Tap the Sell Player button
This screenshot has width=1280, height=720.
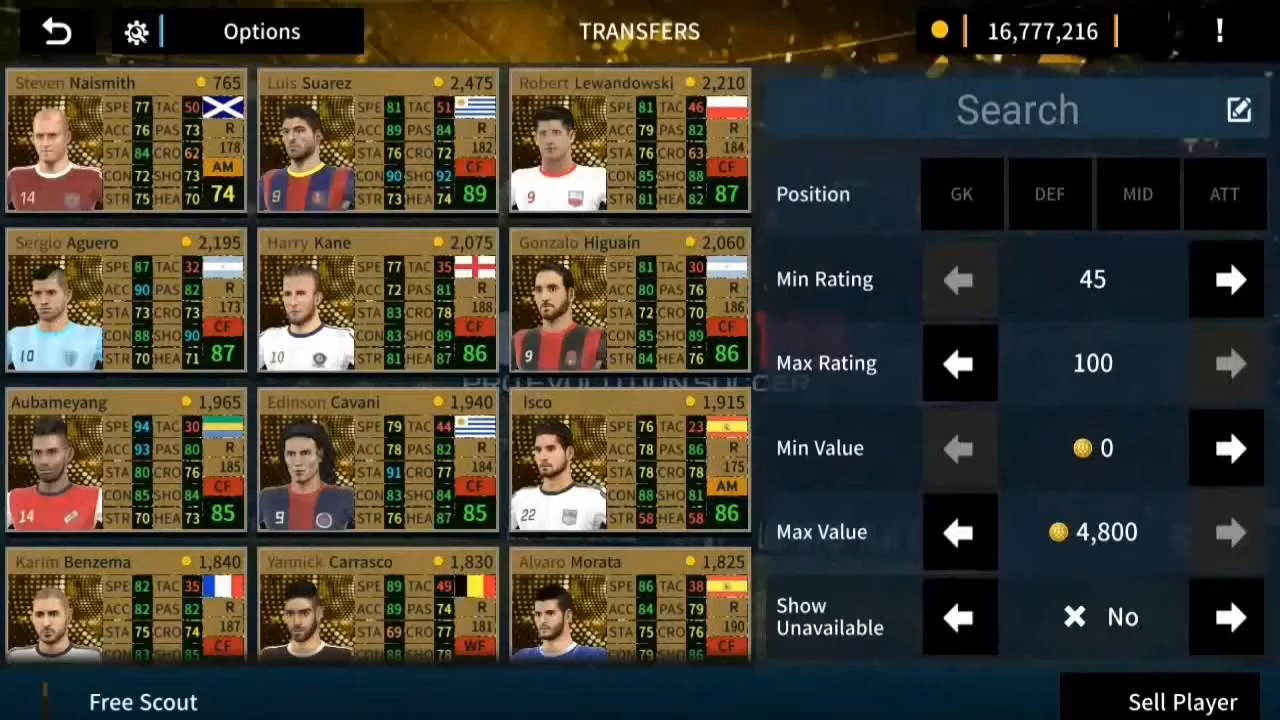click(x=1183, y=701)
